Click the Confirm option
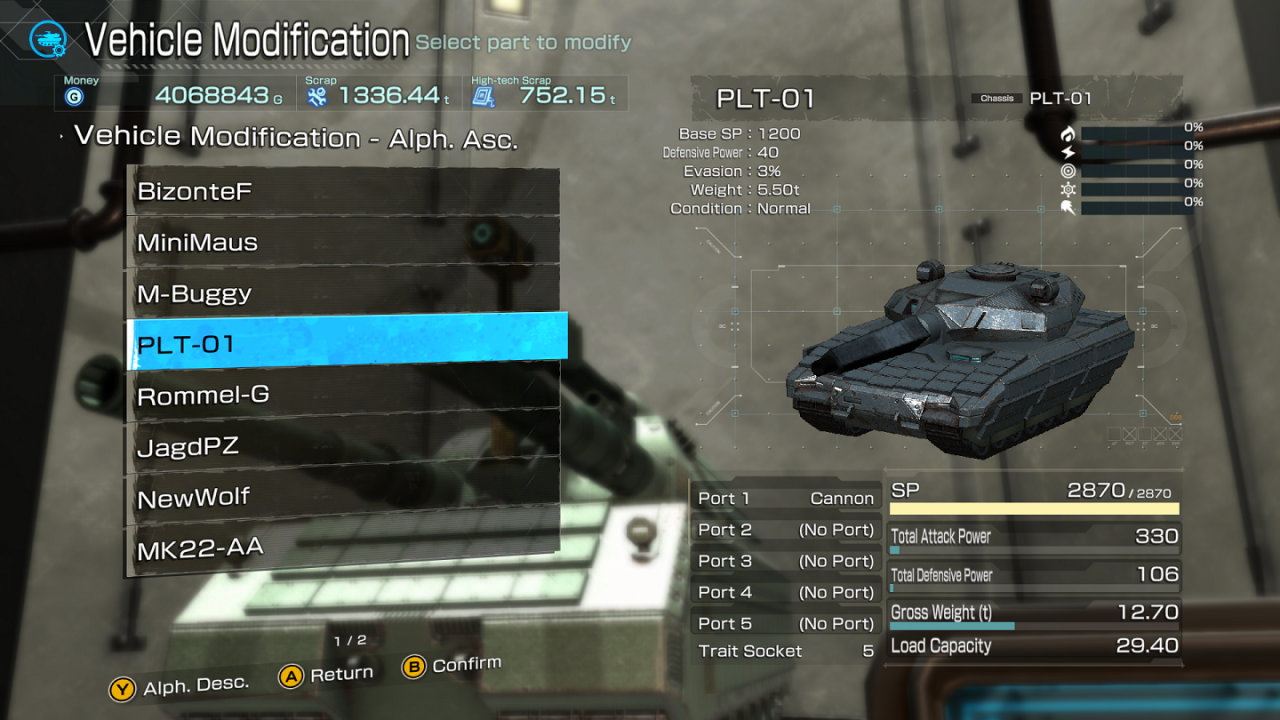 (x=452, y=665)
